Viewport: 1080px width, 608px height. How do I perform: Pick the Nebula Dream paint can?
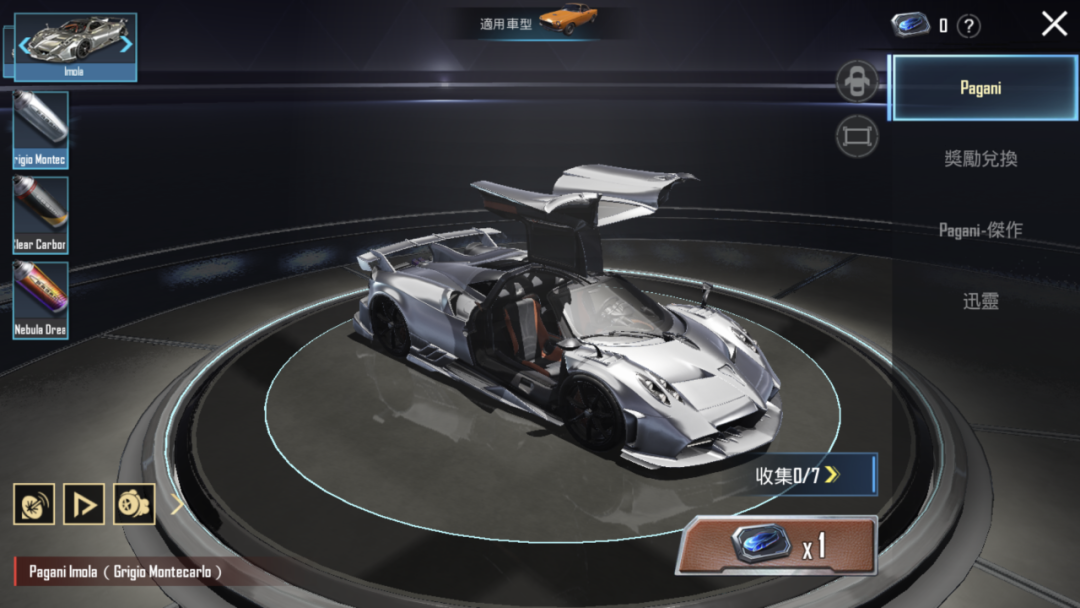tap(41, 299)
